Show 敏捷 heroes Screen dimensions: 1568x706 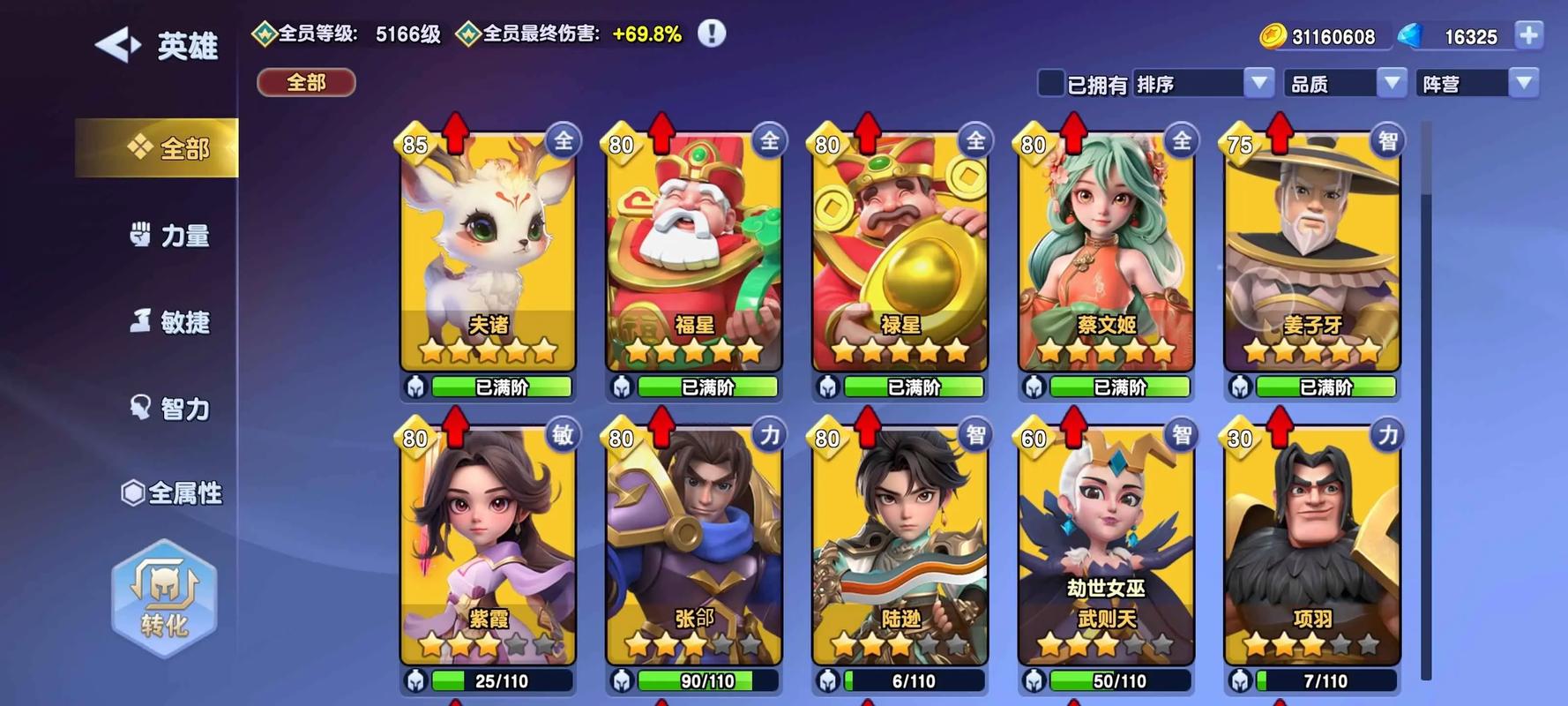pos(170,322)
